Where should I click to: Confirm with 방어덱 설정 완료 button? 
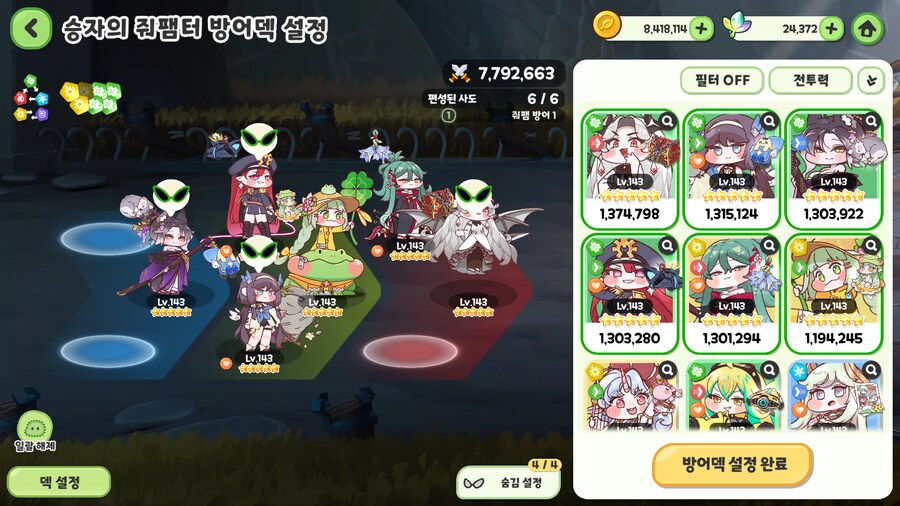[733, 464]
